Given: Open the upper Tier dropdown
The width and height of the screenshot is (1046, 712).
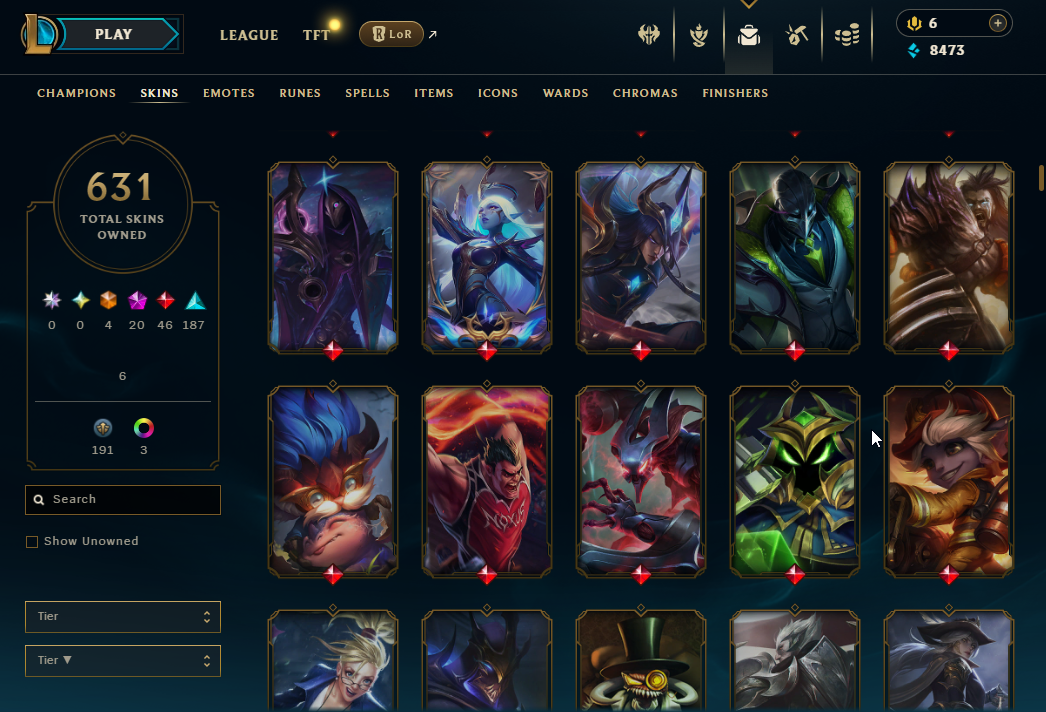Looking at the screenshot, I should coord(123,617).
